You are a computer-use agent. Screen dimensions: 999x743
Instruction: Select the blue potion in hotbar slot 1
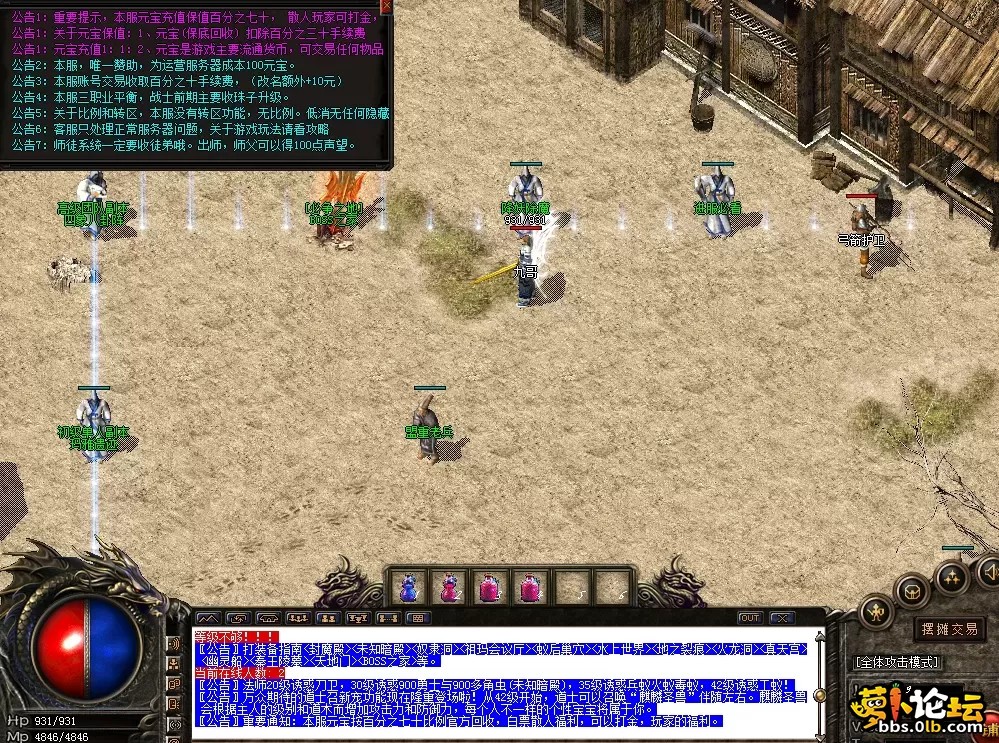click(x=408, y=587)
